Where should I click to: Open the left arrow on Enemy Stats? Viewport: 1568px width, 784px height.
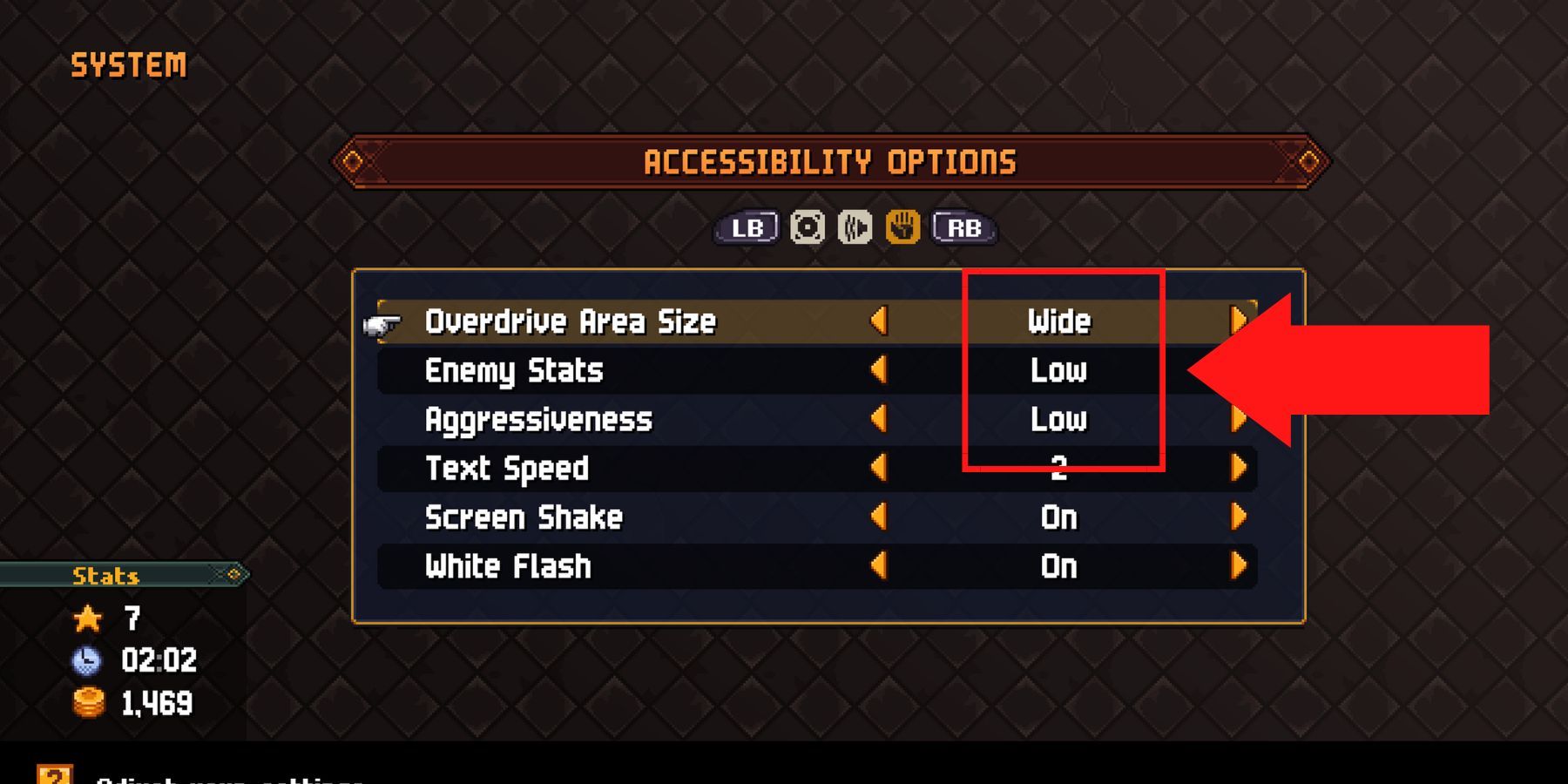(878, 370)
